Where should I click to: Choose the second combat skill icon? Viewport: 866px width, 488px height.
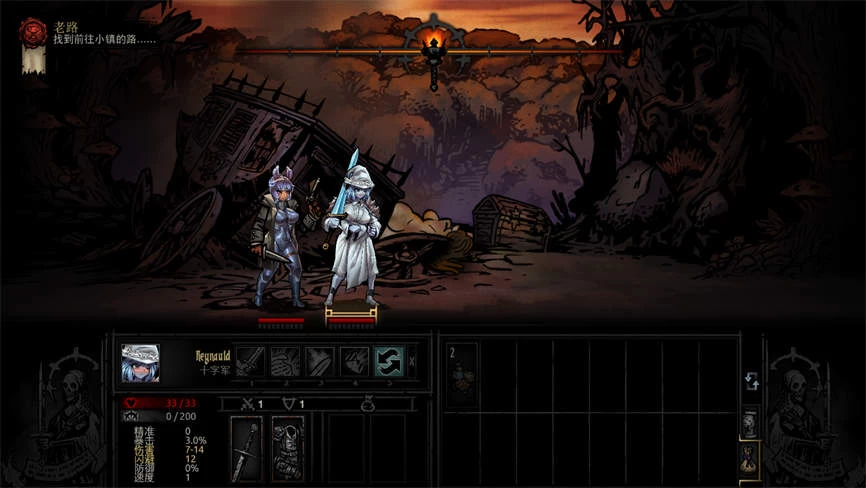[x=285, y=361]
